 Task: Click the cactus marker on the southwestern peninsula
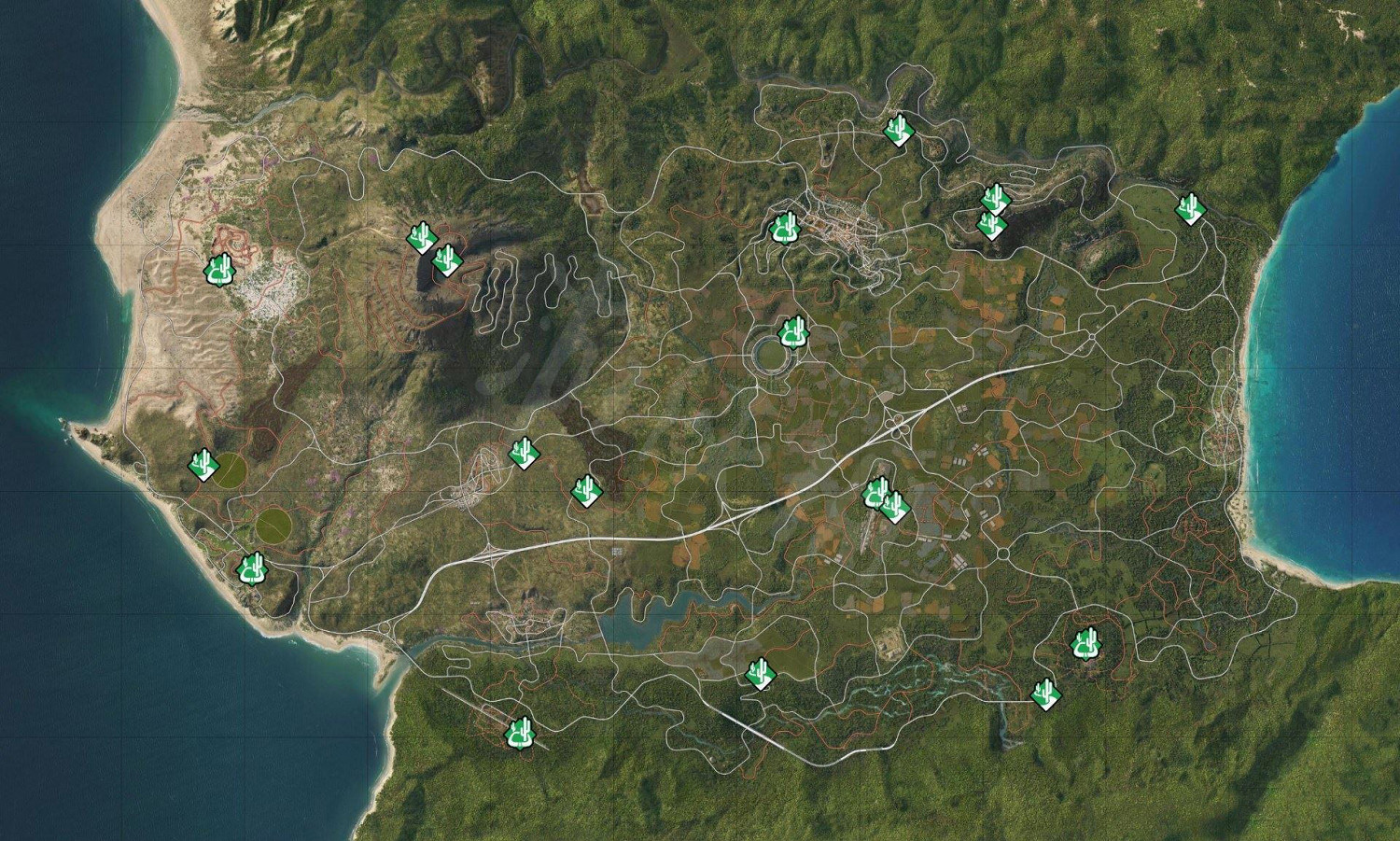click(252, 567)
